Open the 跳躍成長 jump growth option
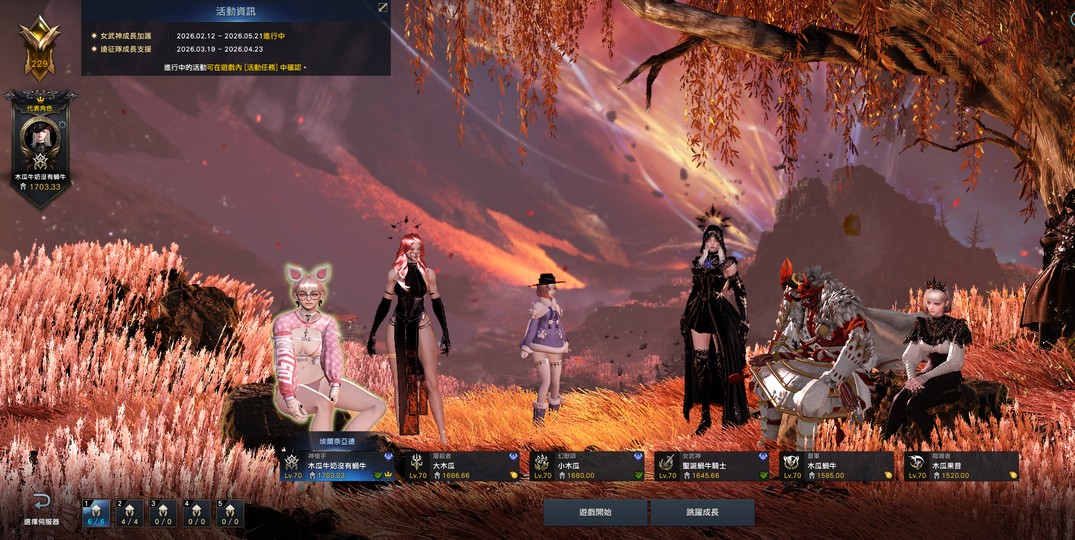Viewport: 1075px width, 540px height. (702, 513)
